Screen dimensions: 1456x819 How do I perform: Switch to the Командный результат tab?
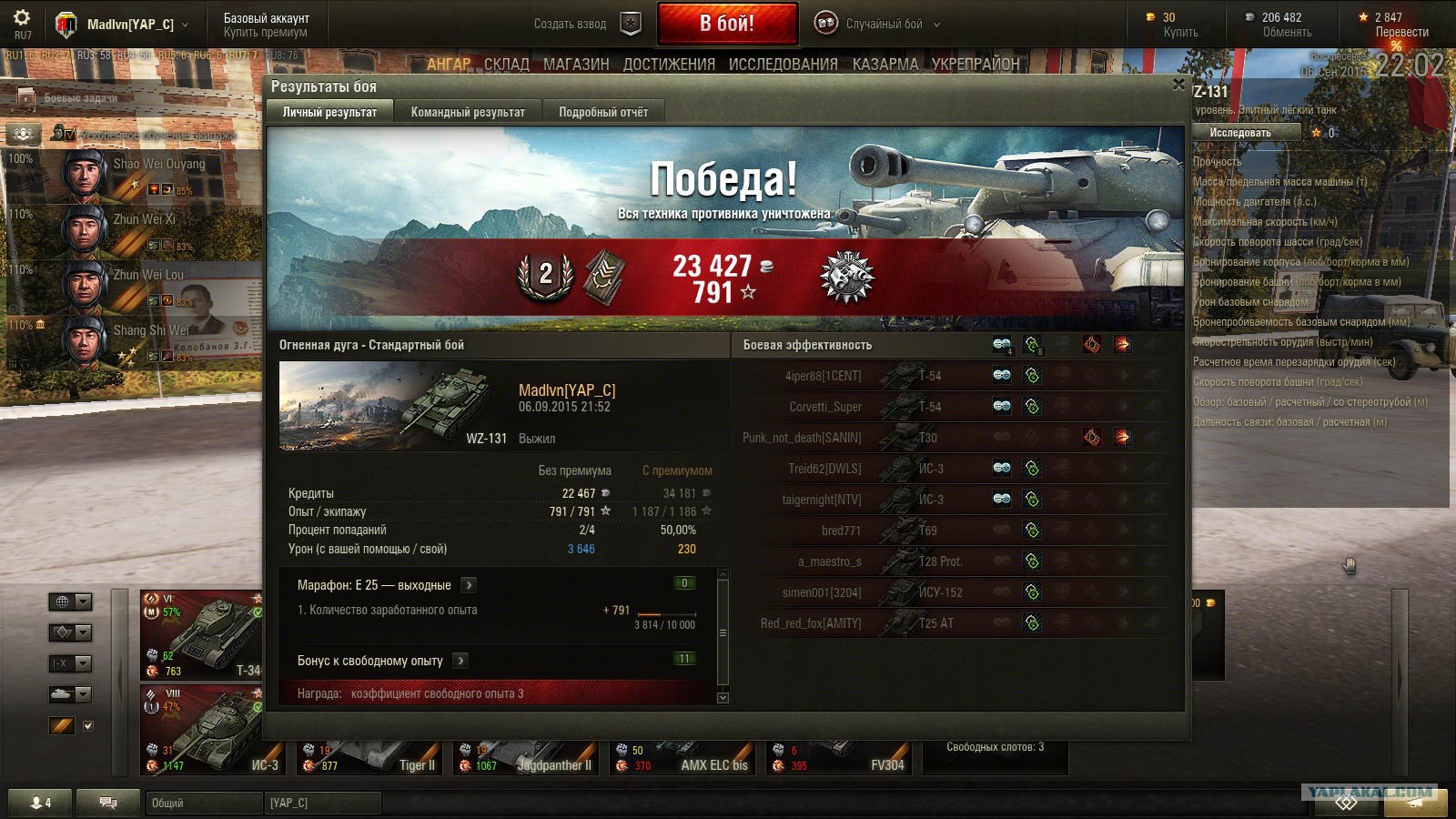[x=467, y=111]
